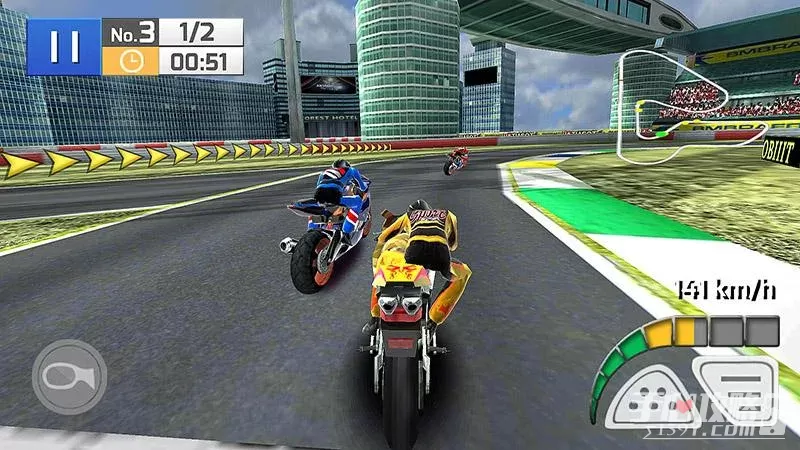Sound the horn button
This screenshot has height=450, width=800.
pyautogui.click(x=68, y=377)
